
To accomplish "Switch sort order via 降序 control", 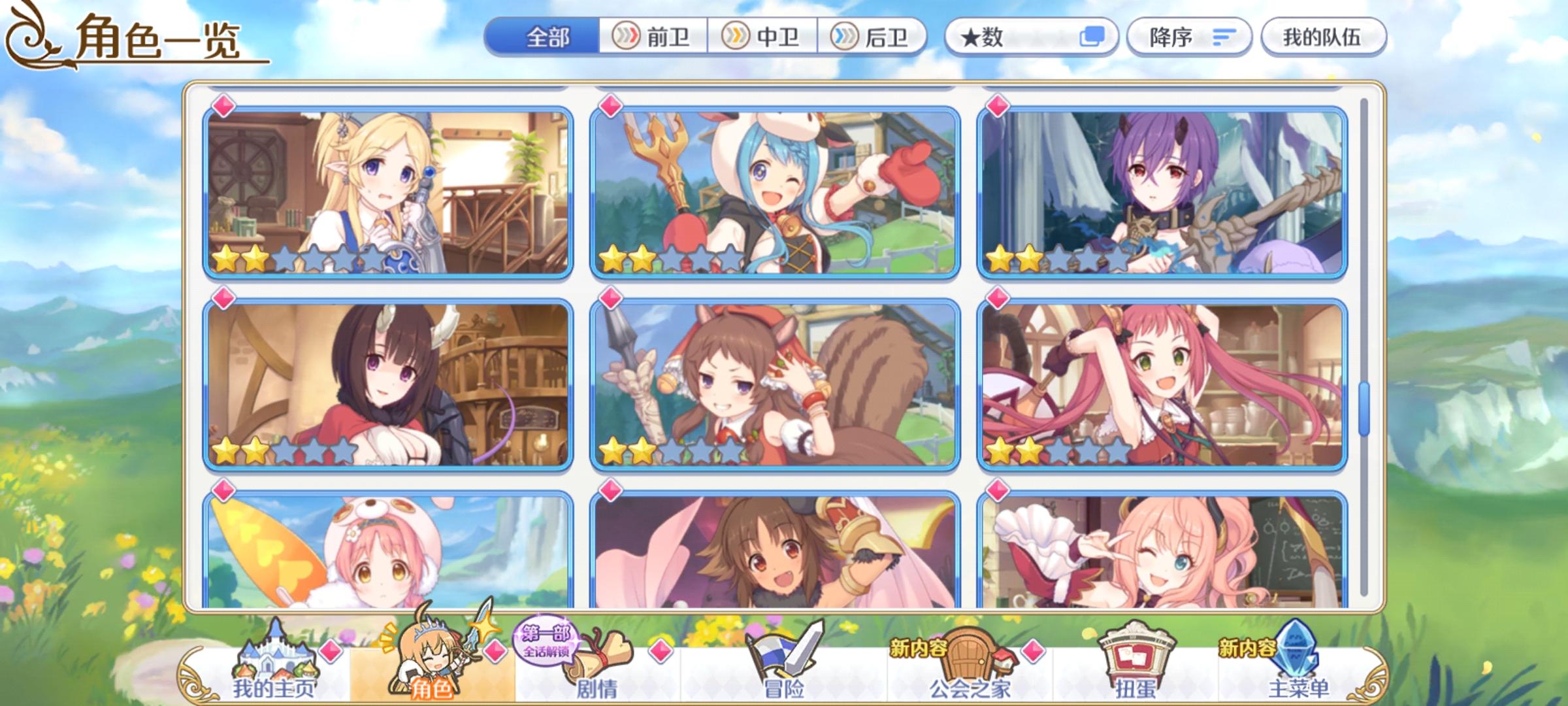I will tap(1189, 37).
